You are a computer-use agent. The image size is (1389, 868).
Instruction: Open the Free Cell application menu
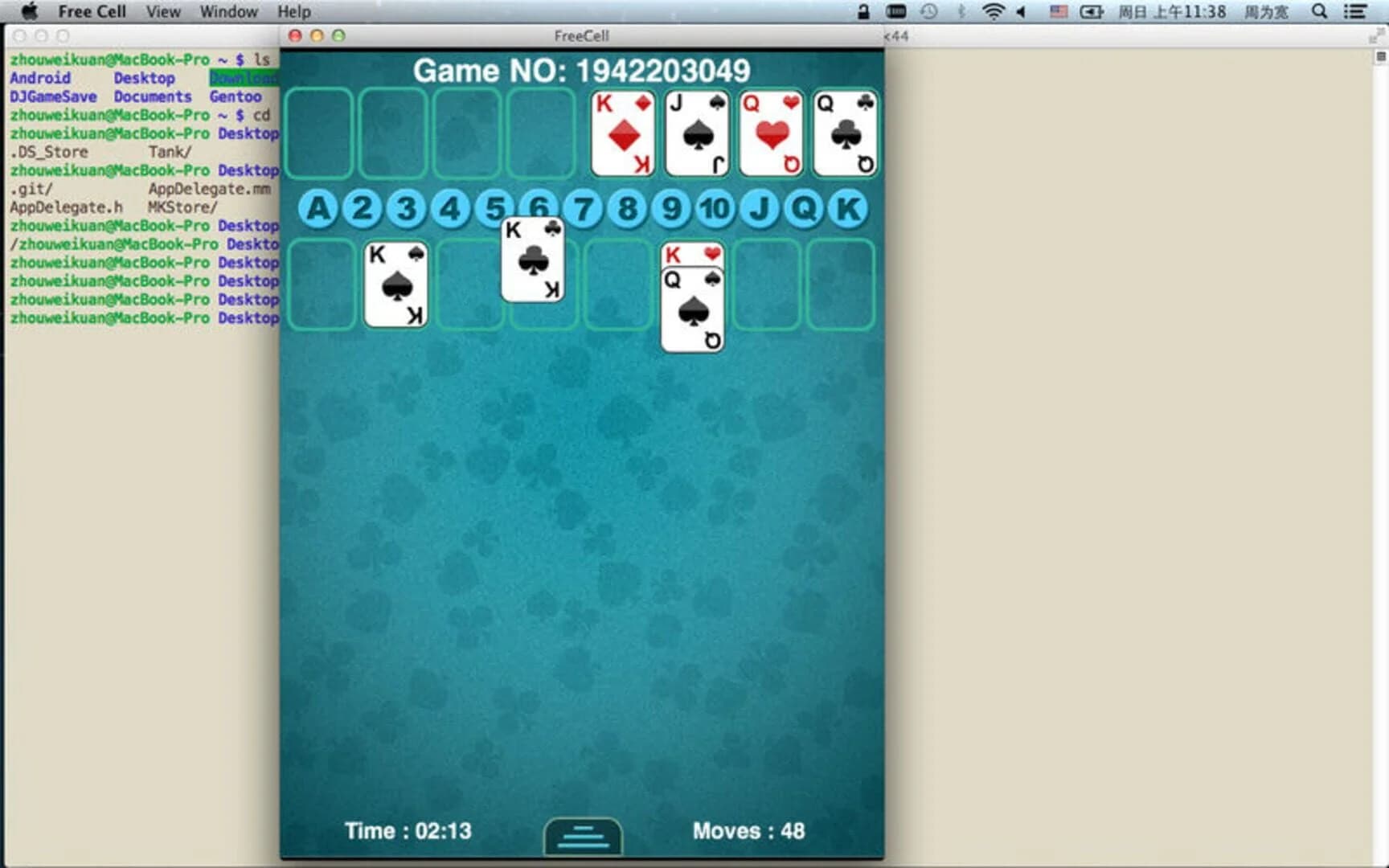coord(92,11)
